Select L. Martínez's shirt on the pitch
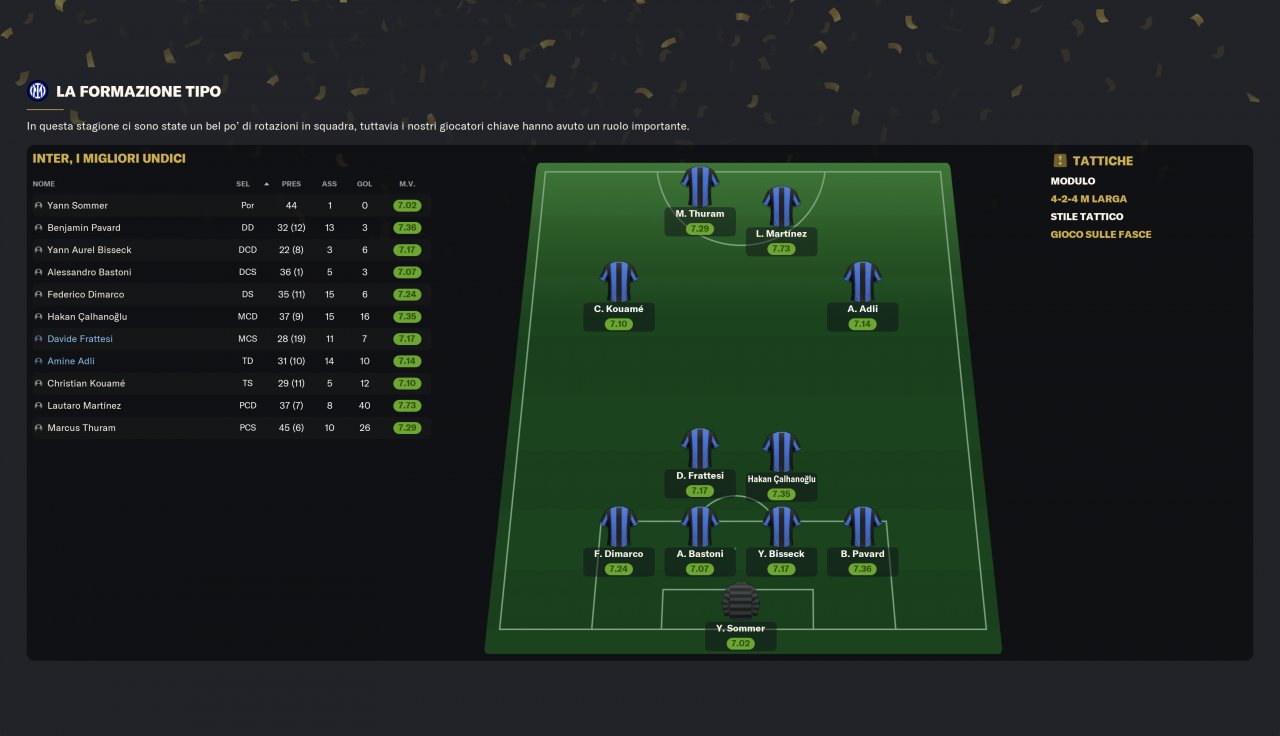 (781, 206)
